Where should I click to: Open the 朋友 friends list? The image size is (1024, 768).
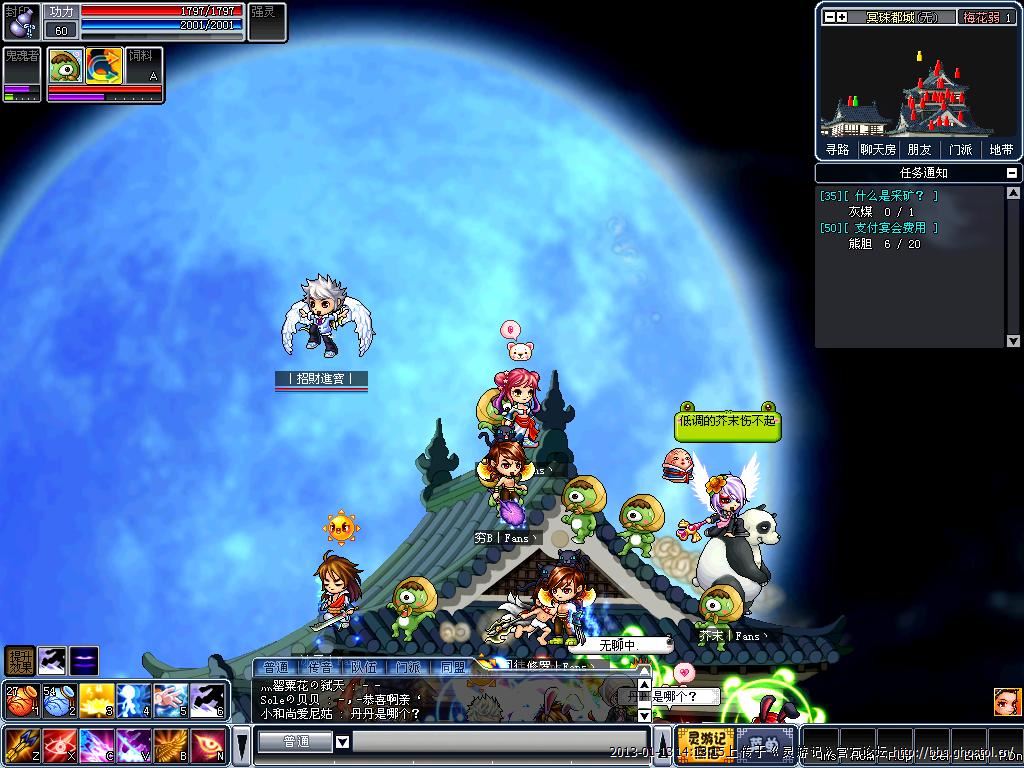tap(919, 149)
